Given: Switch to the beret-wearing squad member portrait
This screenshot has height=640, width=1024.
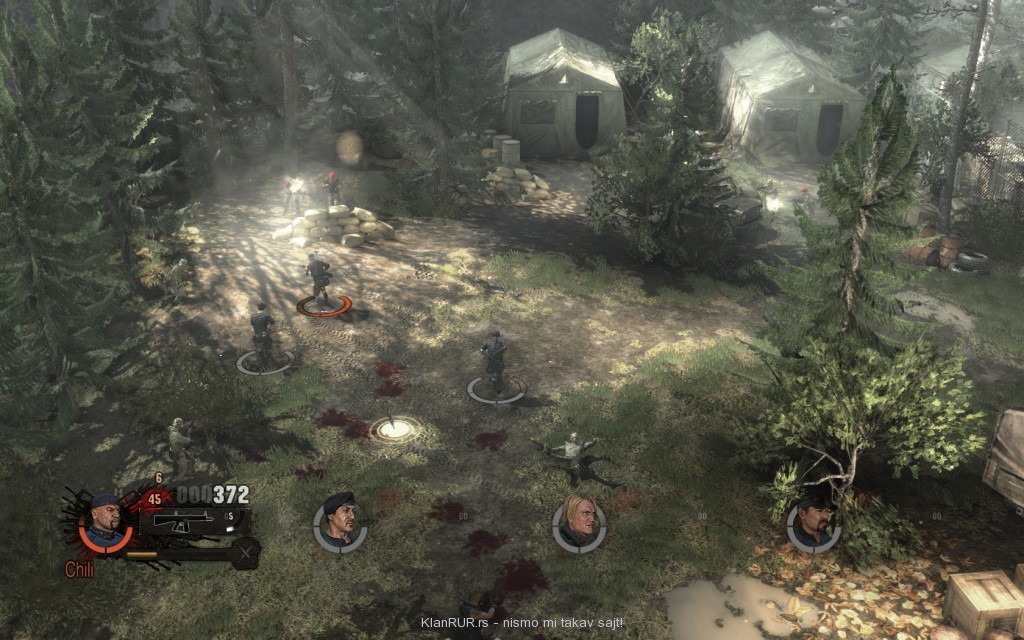Looking at the screenshot, I should [339, 521].
